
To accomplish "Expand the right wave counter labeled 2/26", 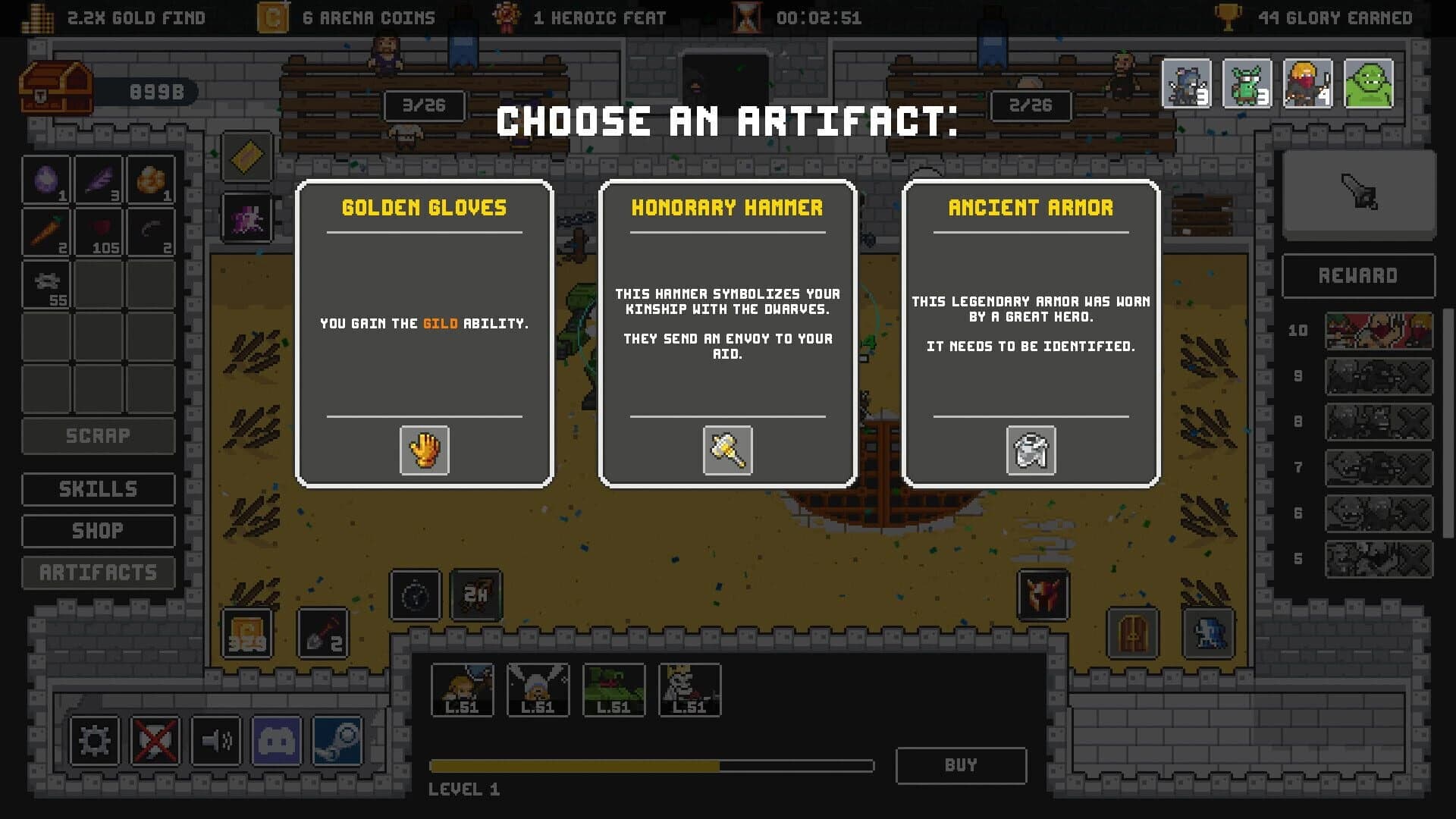I will point(1031,106).
